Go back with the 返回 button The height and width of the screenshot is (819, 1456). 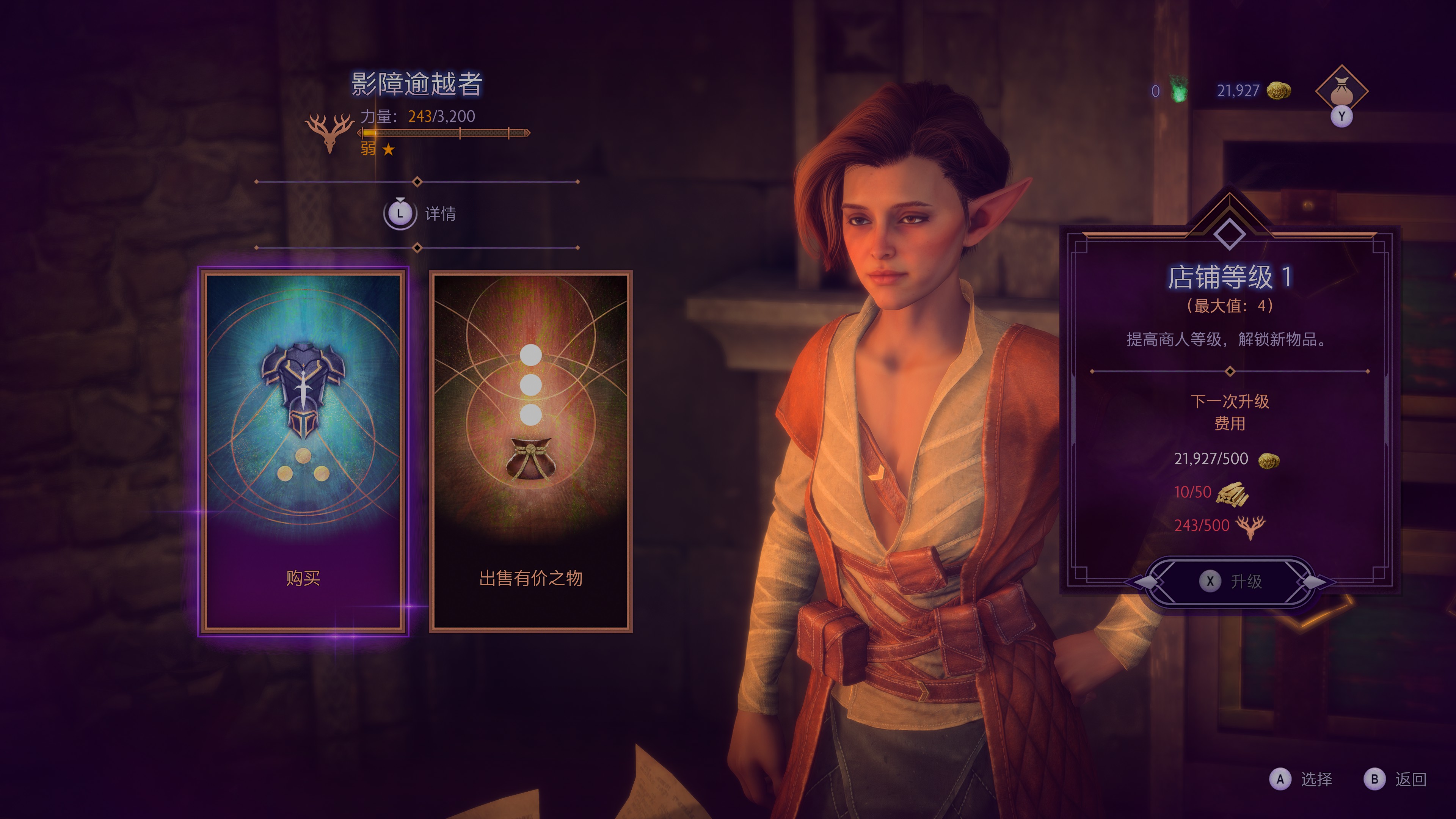pos(1395,779)
